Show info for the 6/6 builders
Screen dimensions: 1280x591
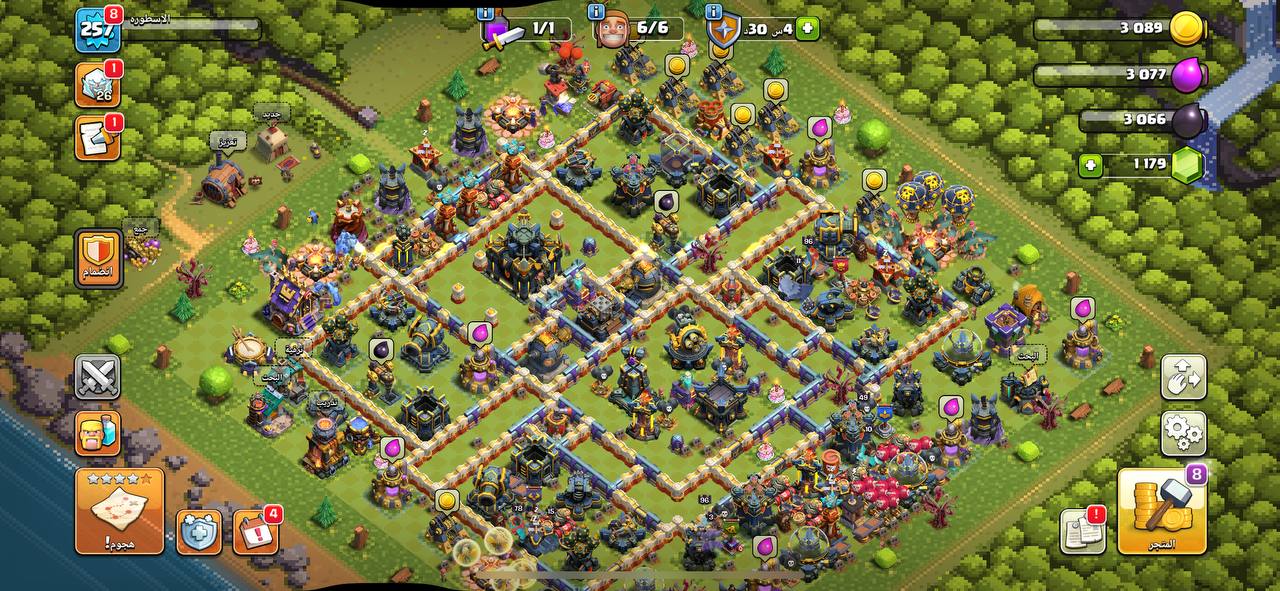click(597, 12)
